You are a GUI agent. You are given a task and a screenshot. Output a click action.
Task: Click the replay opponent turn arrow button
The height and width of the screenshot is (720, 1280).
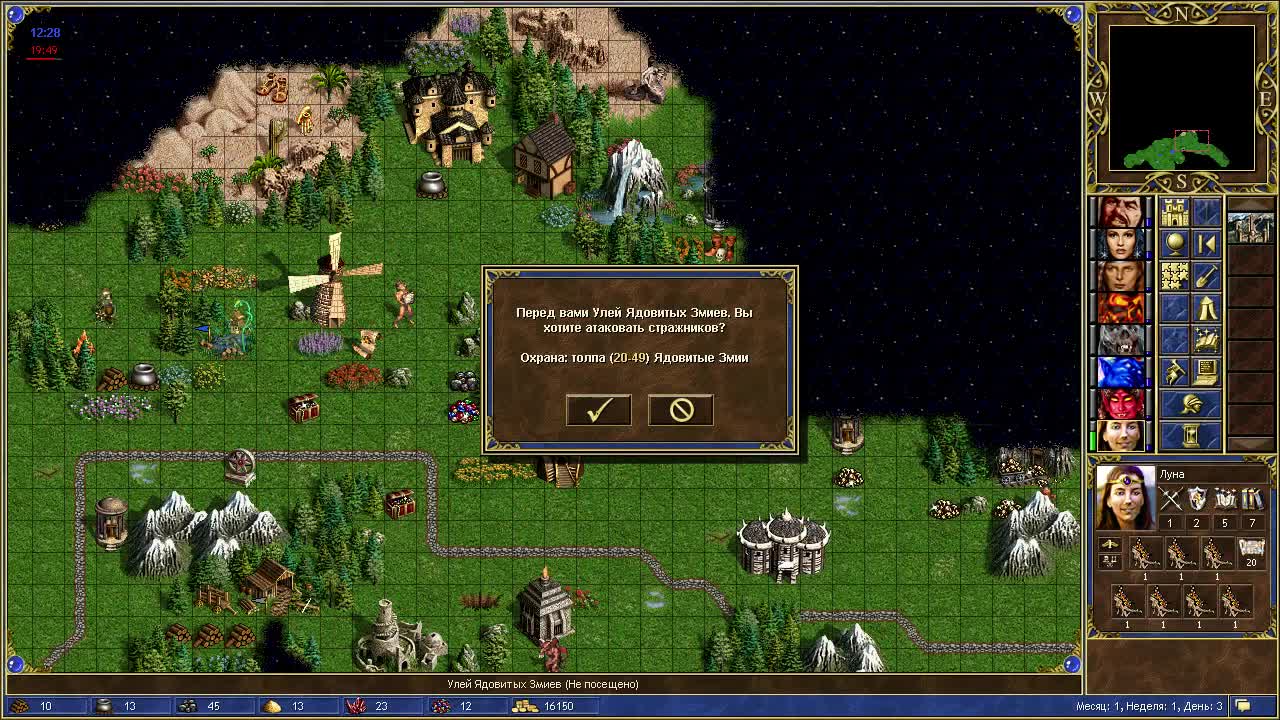click(x=1207, y=244)
